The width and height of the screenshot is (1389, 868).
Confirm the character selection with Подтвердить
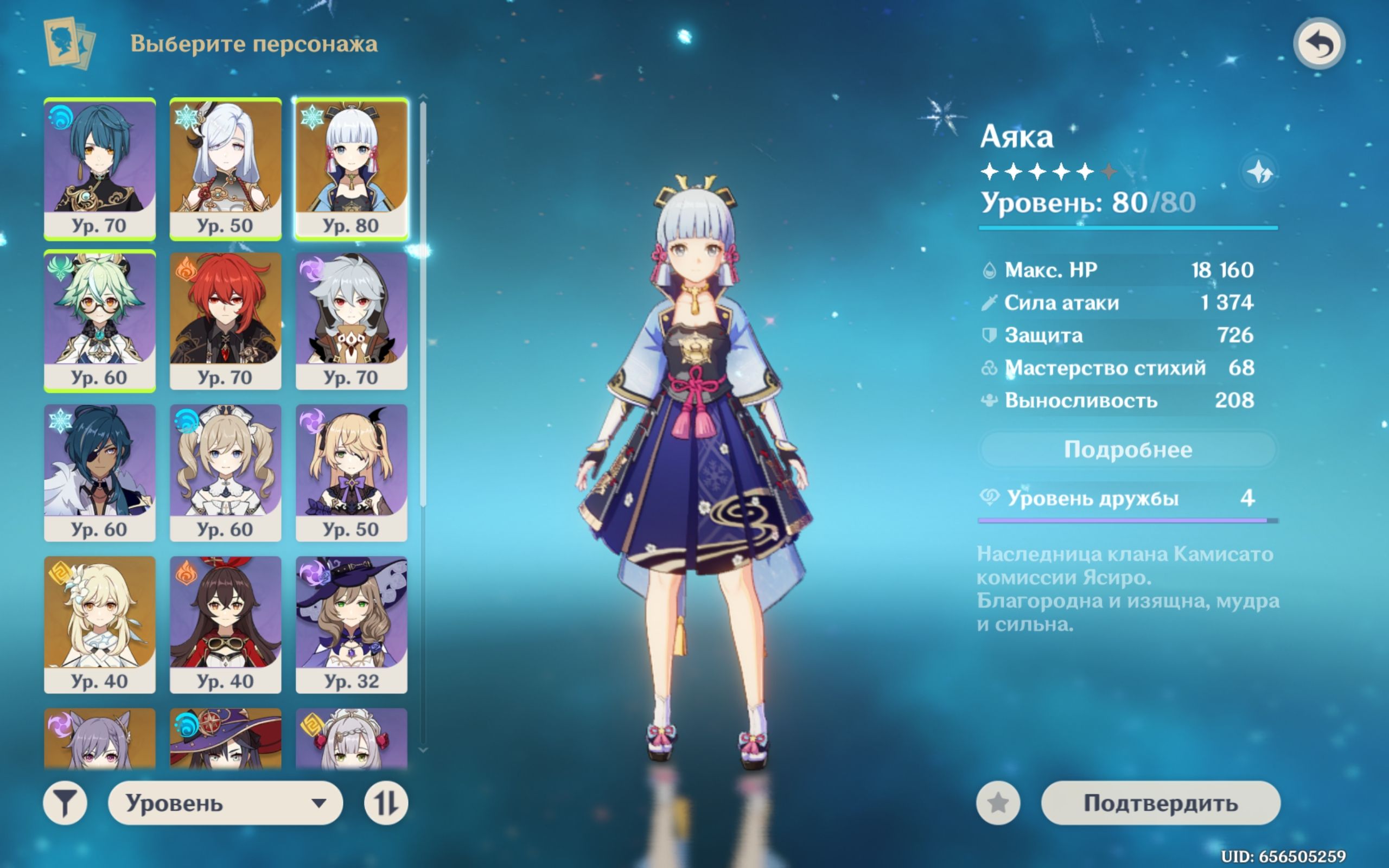tap(1160, 802)
